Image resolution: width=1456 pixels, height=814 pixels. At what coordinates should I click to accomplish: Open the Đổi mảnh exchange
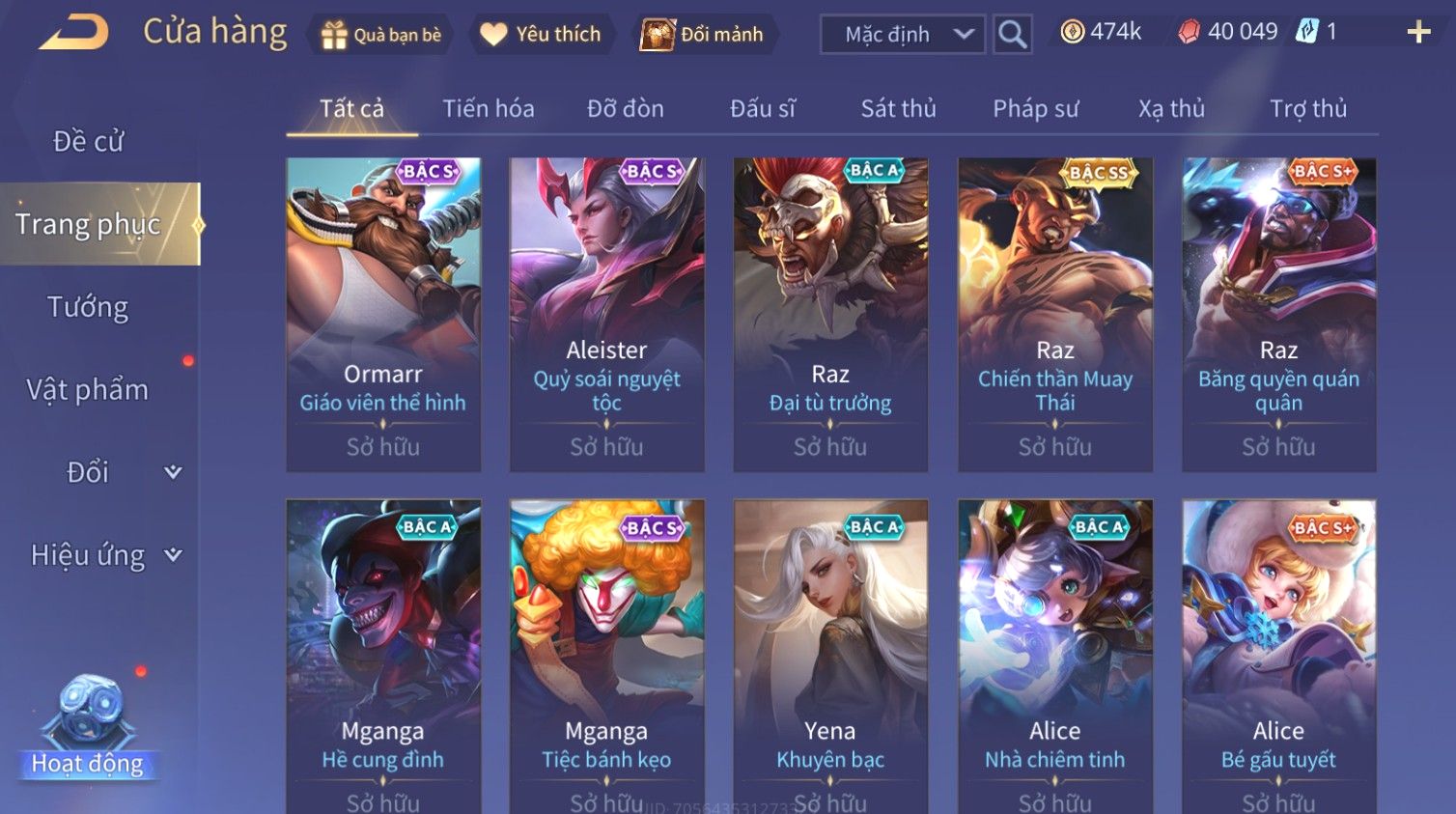702,35
